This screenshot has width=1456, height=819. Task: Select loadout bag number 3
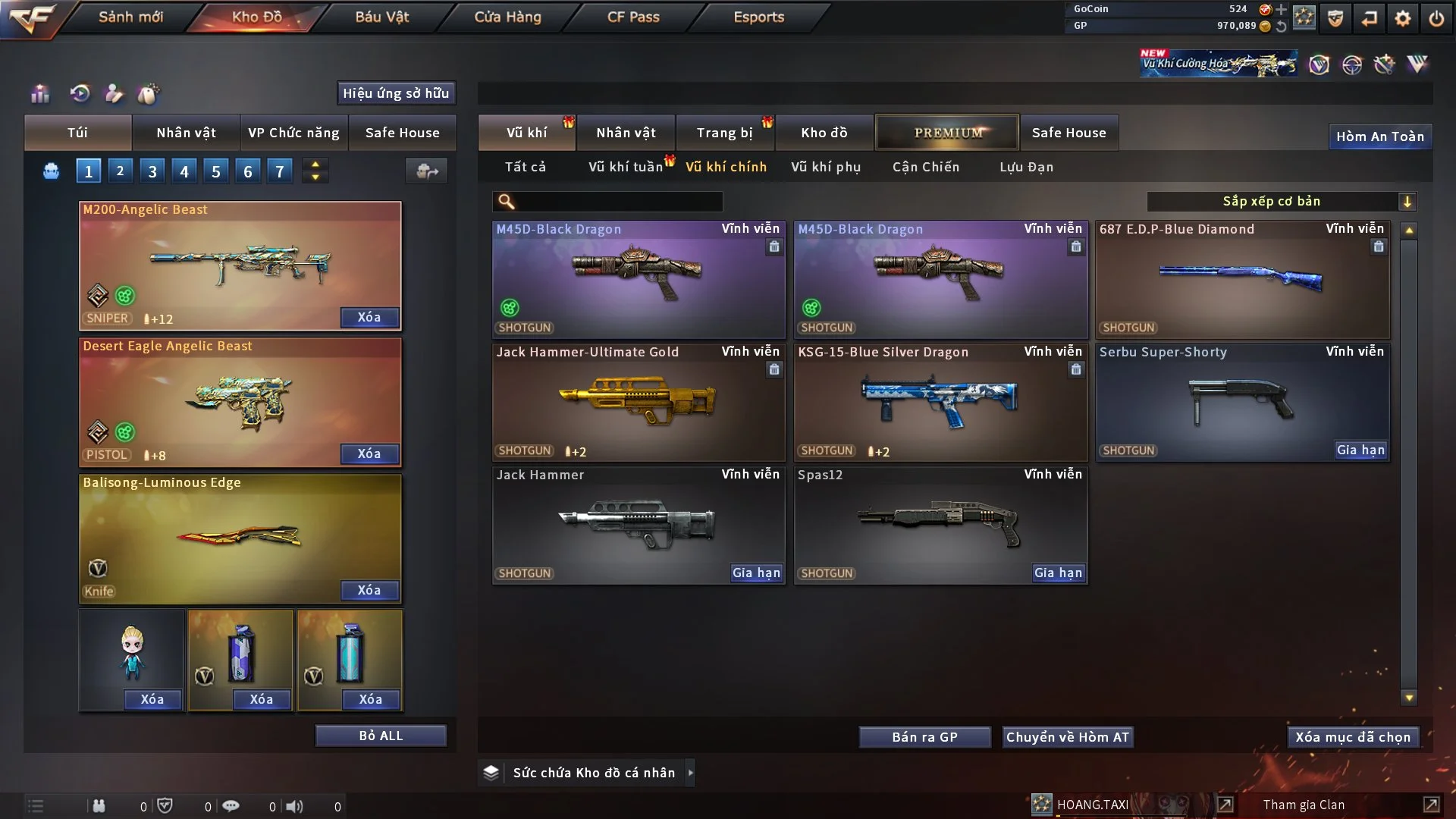tap(152, 171)
